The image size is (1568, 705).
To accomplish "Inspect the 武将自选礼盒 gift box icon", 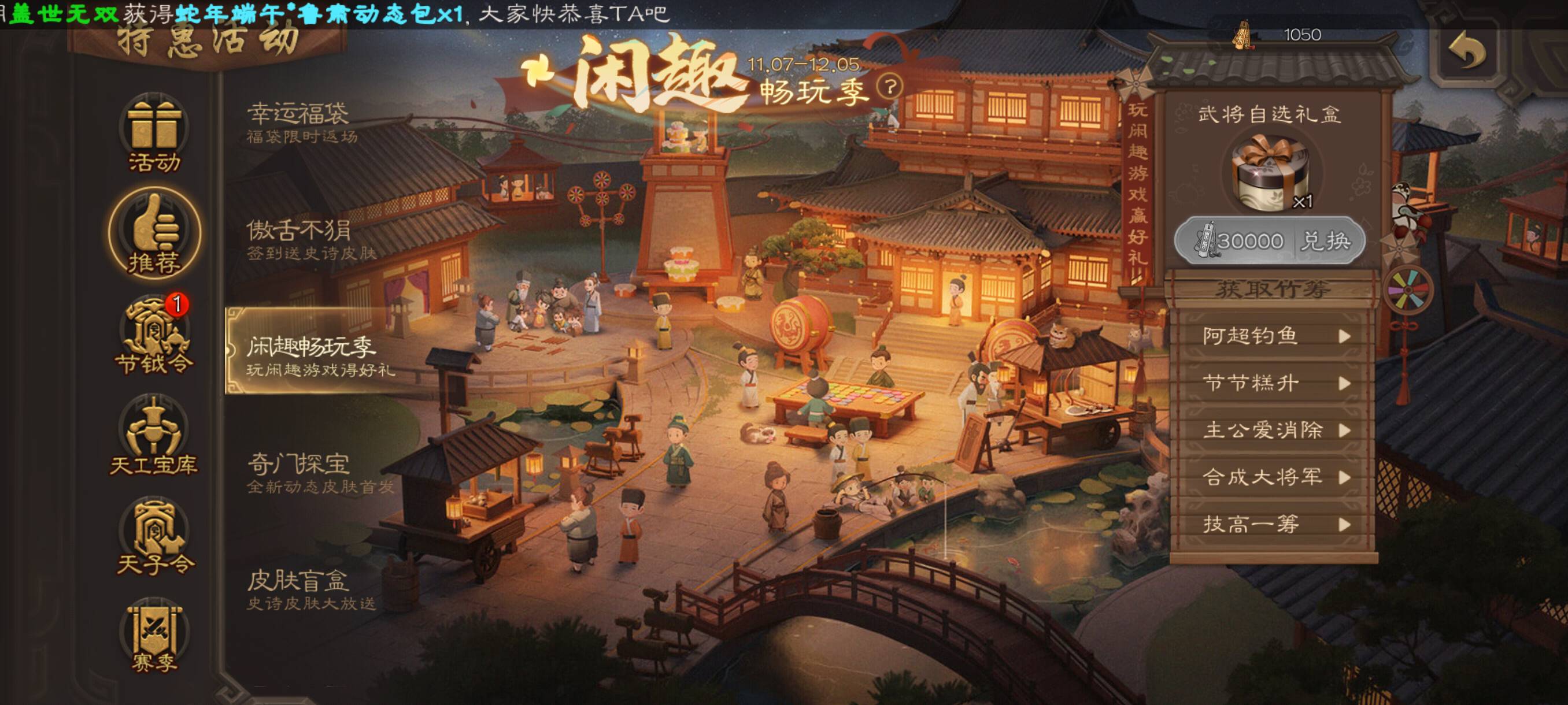I will tap(1269, 172).
